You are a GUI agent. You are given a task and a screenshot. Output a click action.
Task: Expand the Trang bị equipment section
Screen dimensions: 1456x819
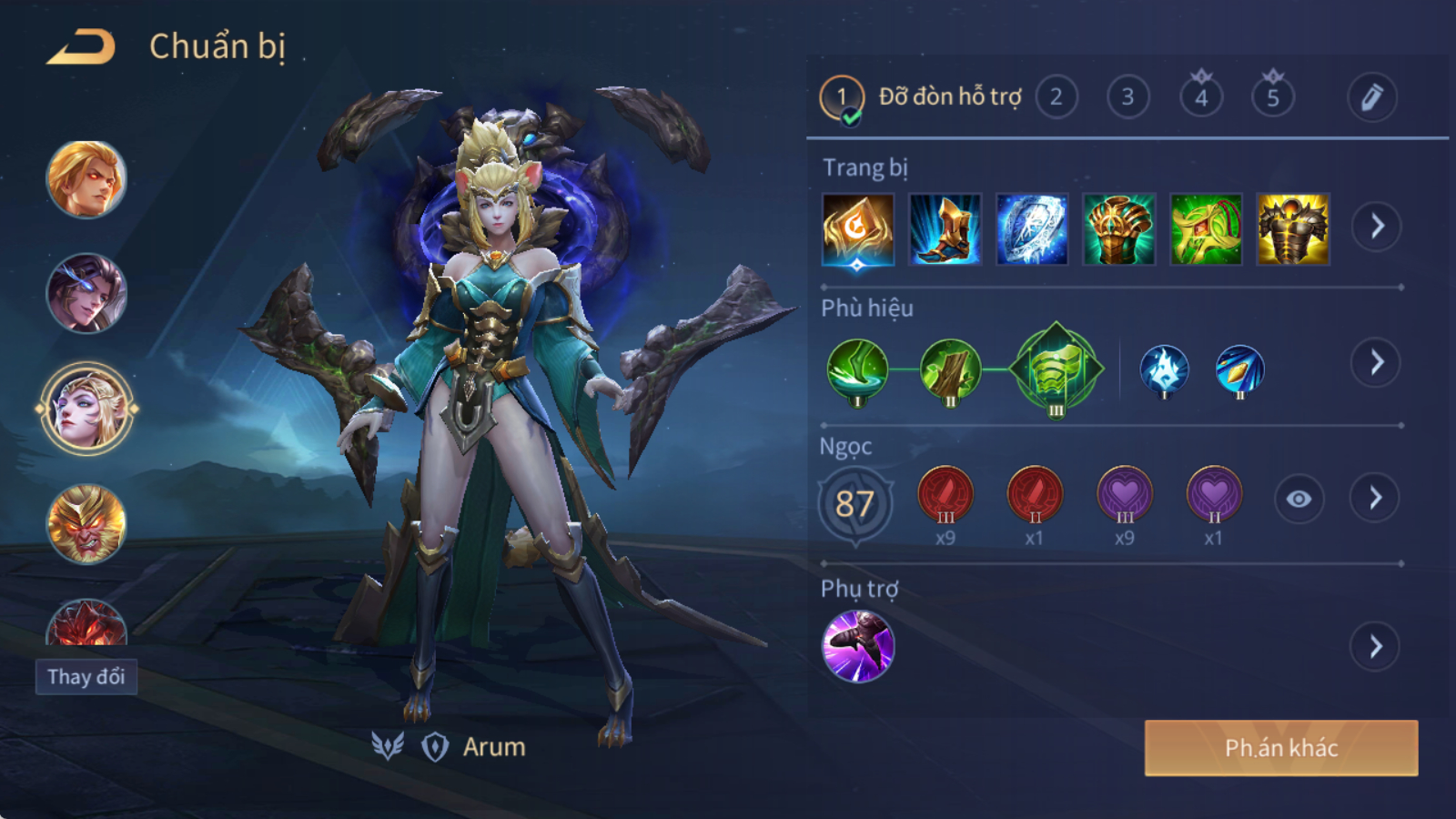pyautogui.click(x=1376, y=227)
